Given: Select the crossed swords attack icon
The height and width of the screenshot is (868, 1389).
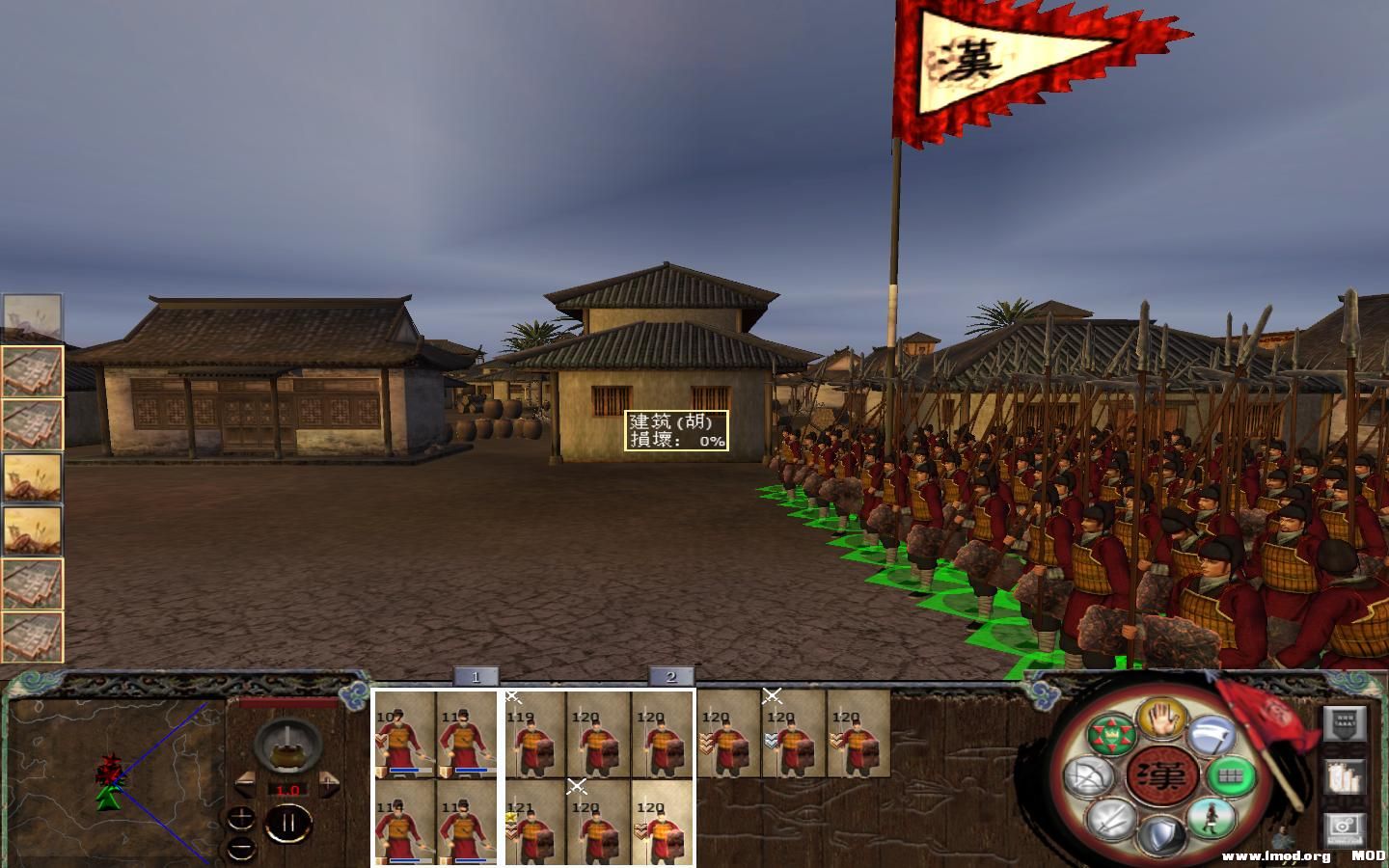Looking at the screenshot, I should tap(1110, 818).
